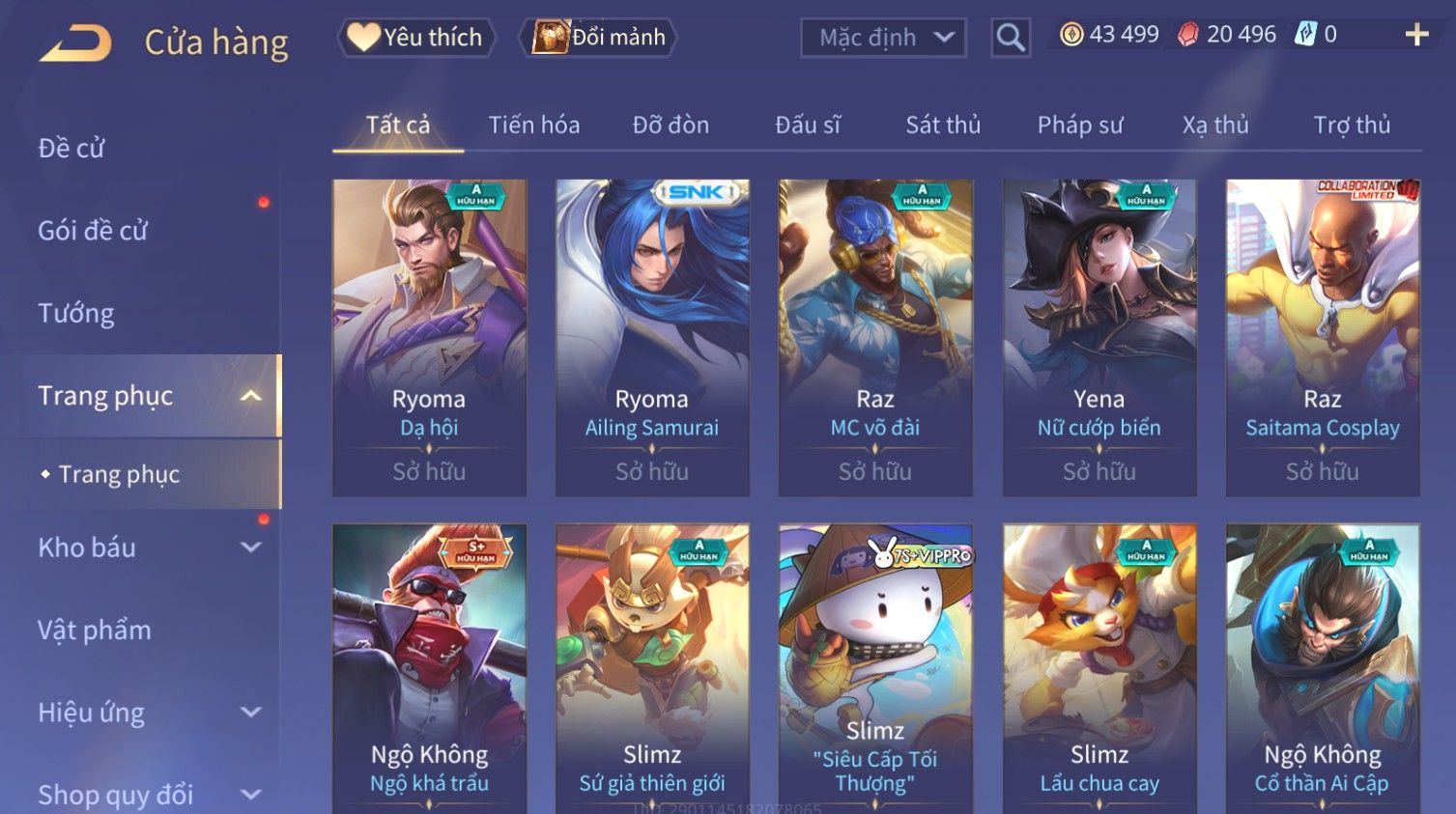Viewport: 1456px width, 814px height.
Task: Select the Đỡ đòn tab
Action: click(x=671, y=125)
